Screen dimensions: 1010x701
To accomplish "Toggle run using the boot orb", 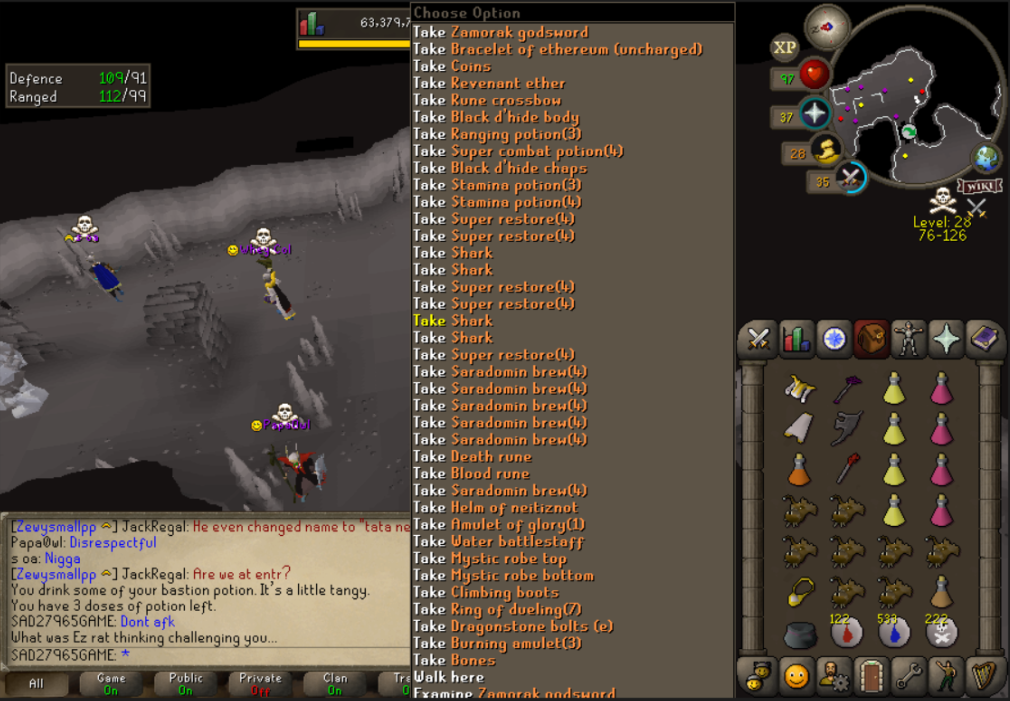I will pos(826,151).
